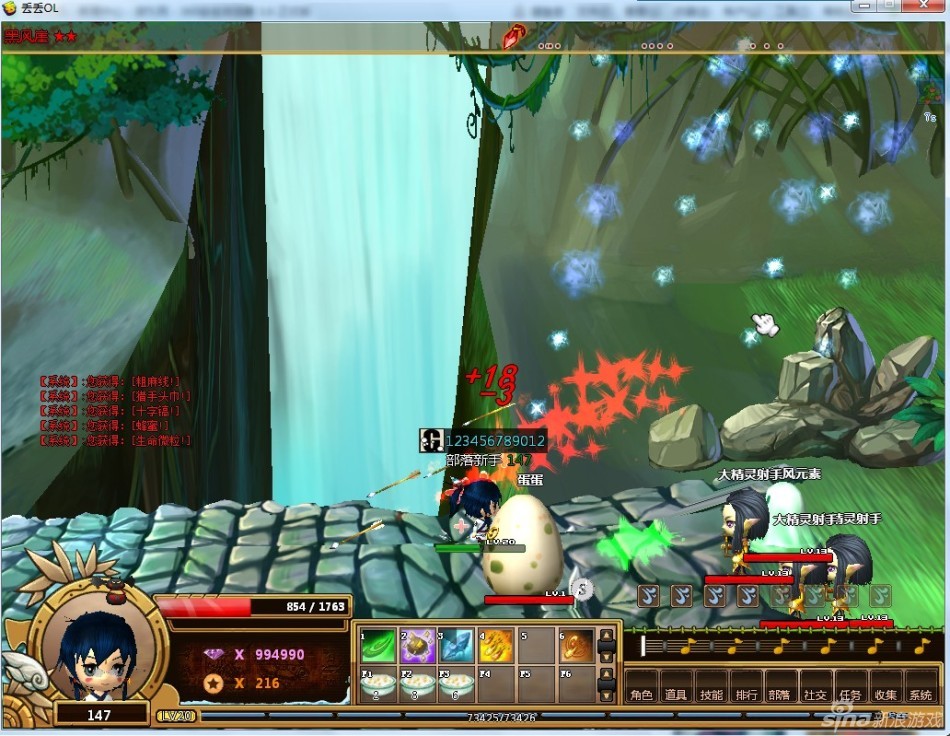Use the purple sparkling bomb skill
The image size is (950, 736).
click(x=417, y=646)
